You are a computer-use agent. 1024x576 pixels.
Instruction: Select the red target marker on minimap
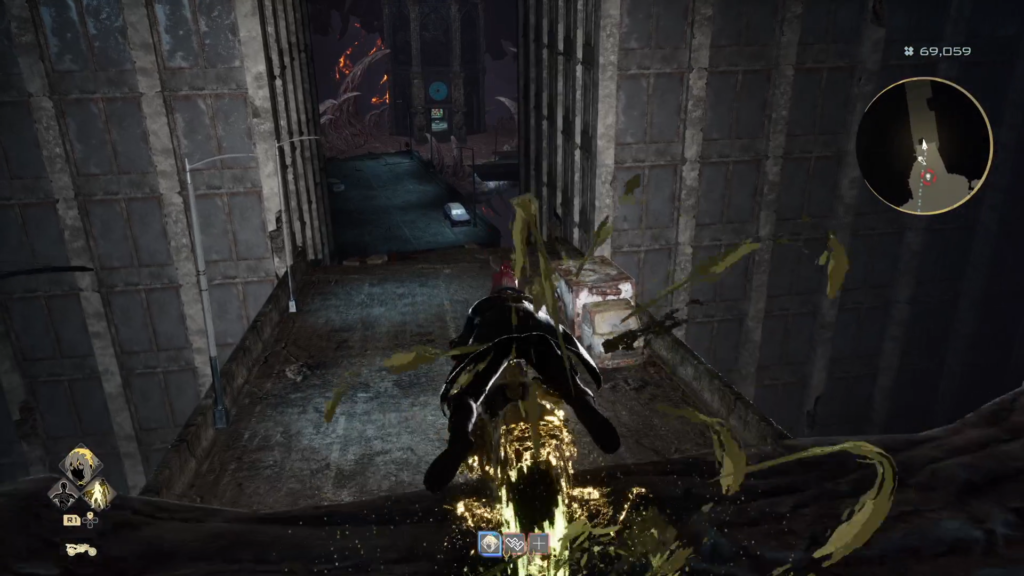click(929, 177)
